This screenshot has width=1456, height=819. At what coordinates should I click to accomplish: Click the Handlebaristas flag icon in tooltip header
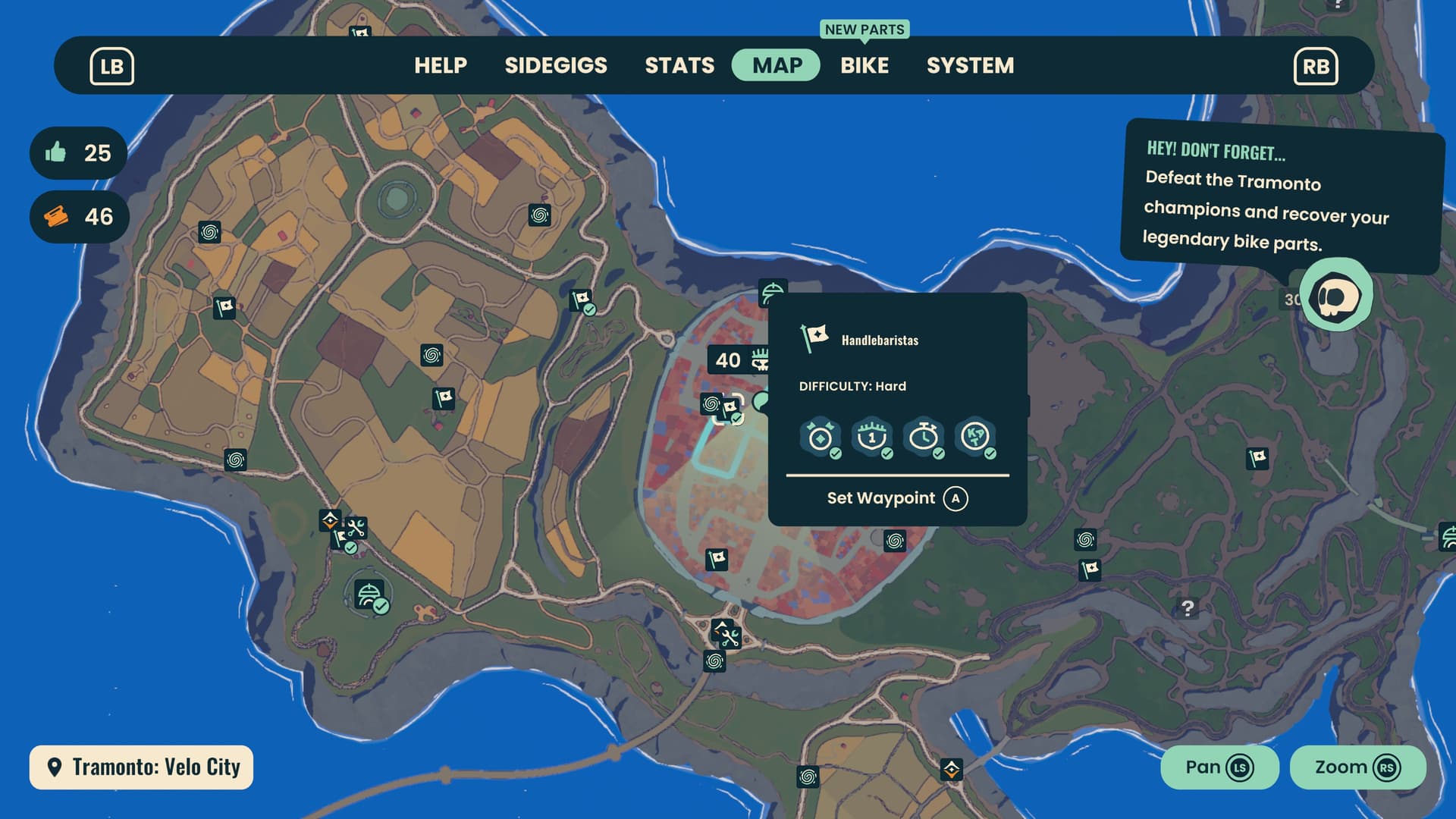point(814,337)
